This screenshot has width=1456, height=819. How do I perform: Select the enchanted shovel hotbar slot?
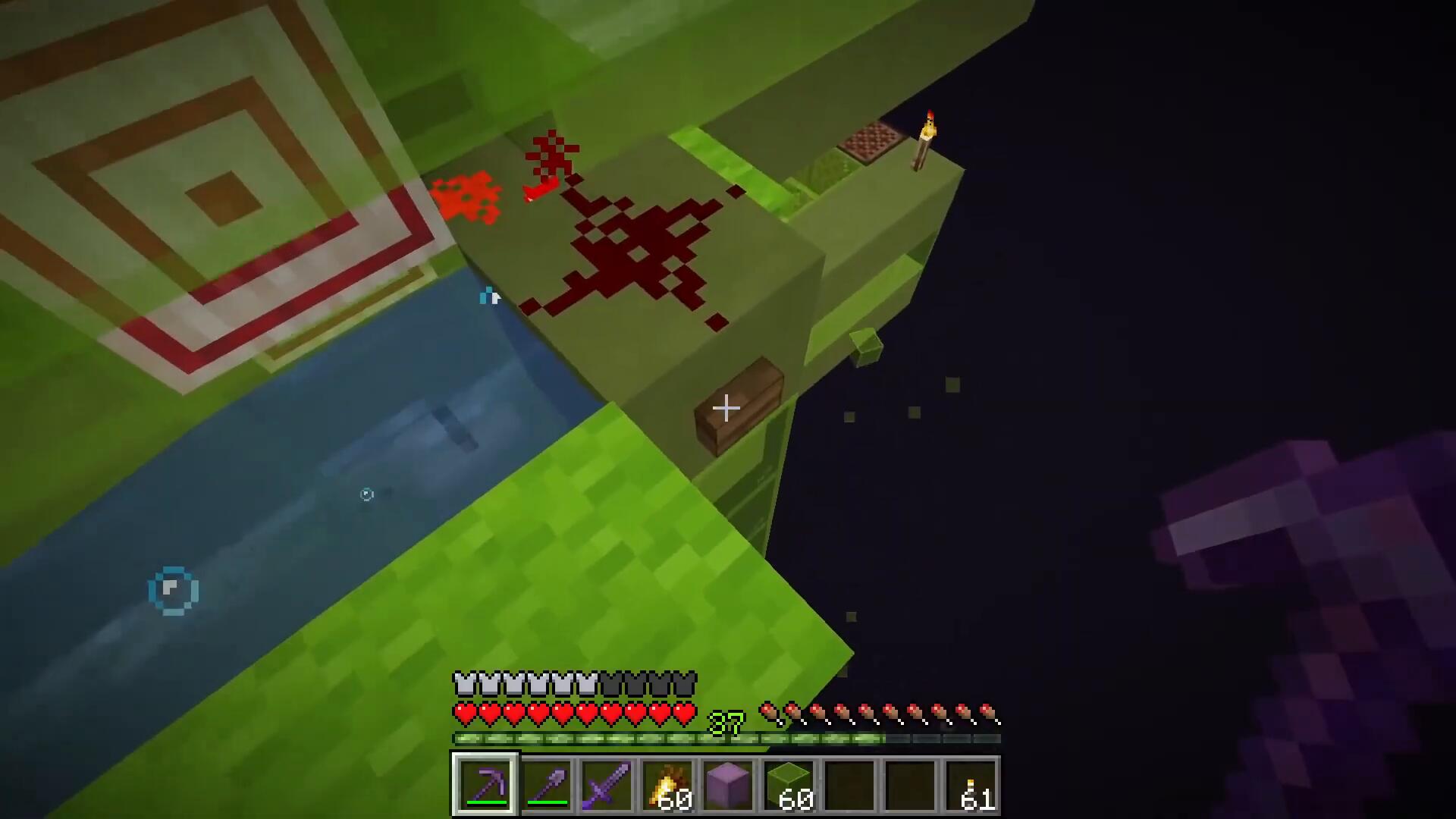click(x=546, y=785)
